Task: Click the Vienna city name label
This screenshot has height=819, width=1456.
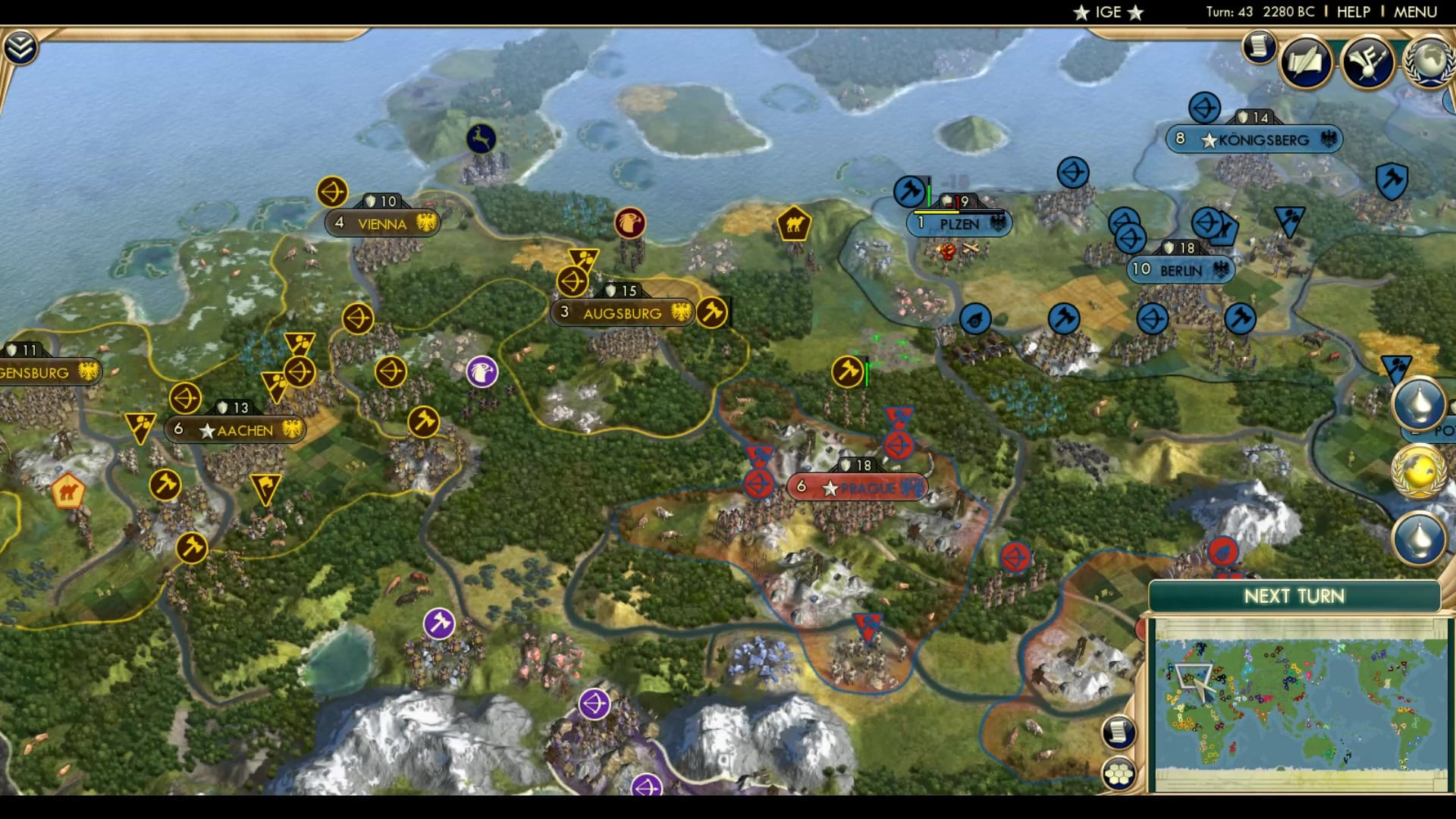Action: [x=381, y=224]
